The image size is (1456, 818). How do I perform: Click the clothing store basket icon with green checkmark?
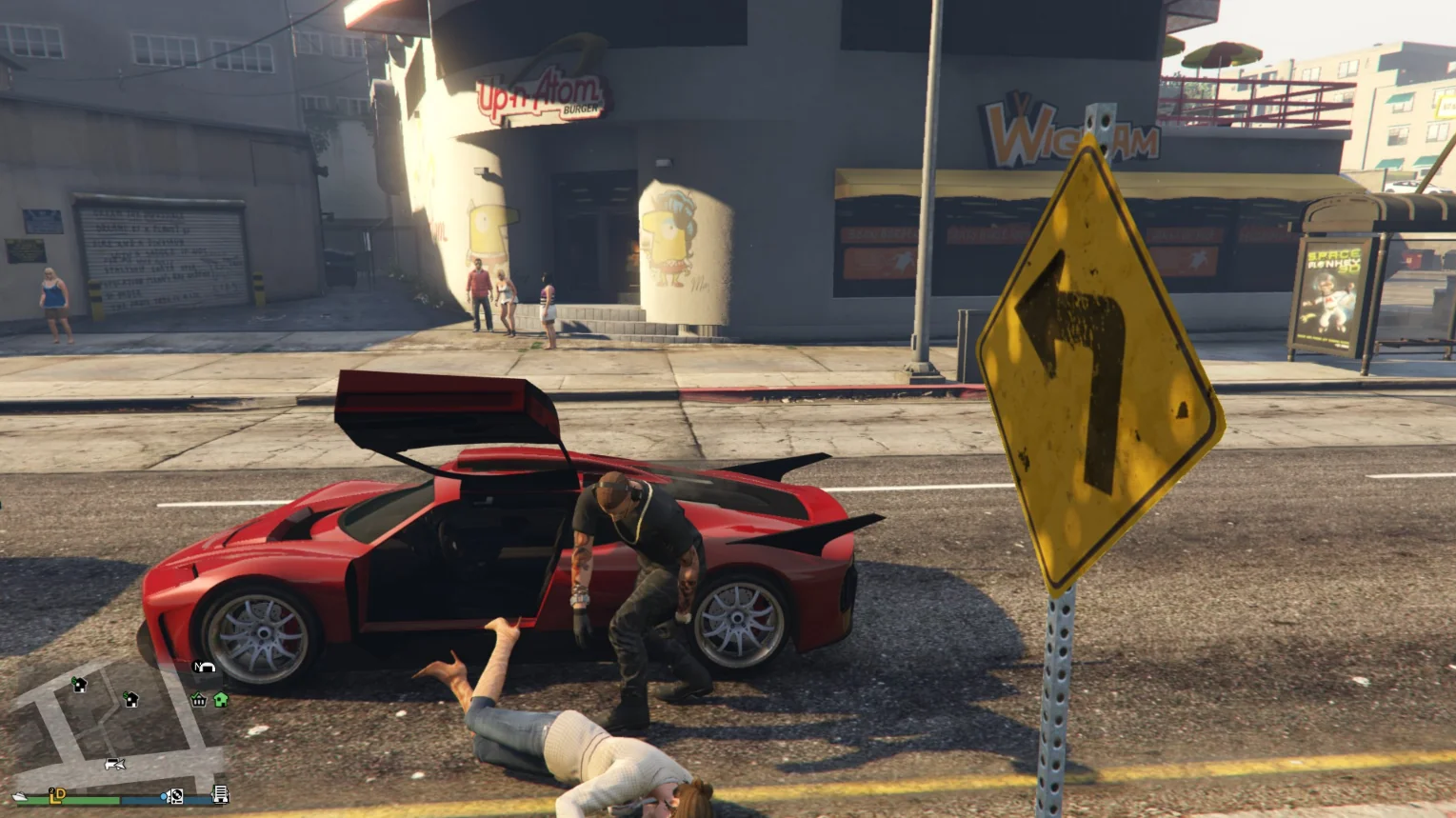199,700
